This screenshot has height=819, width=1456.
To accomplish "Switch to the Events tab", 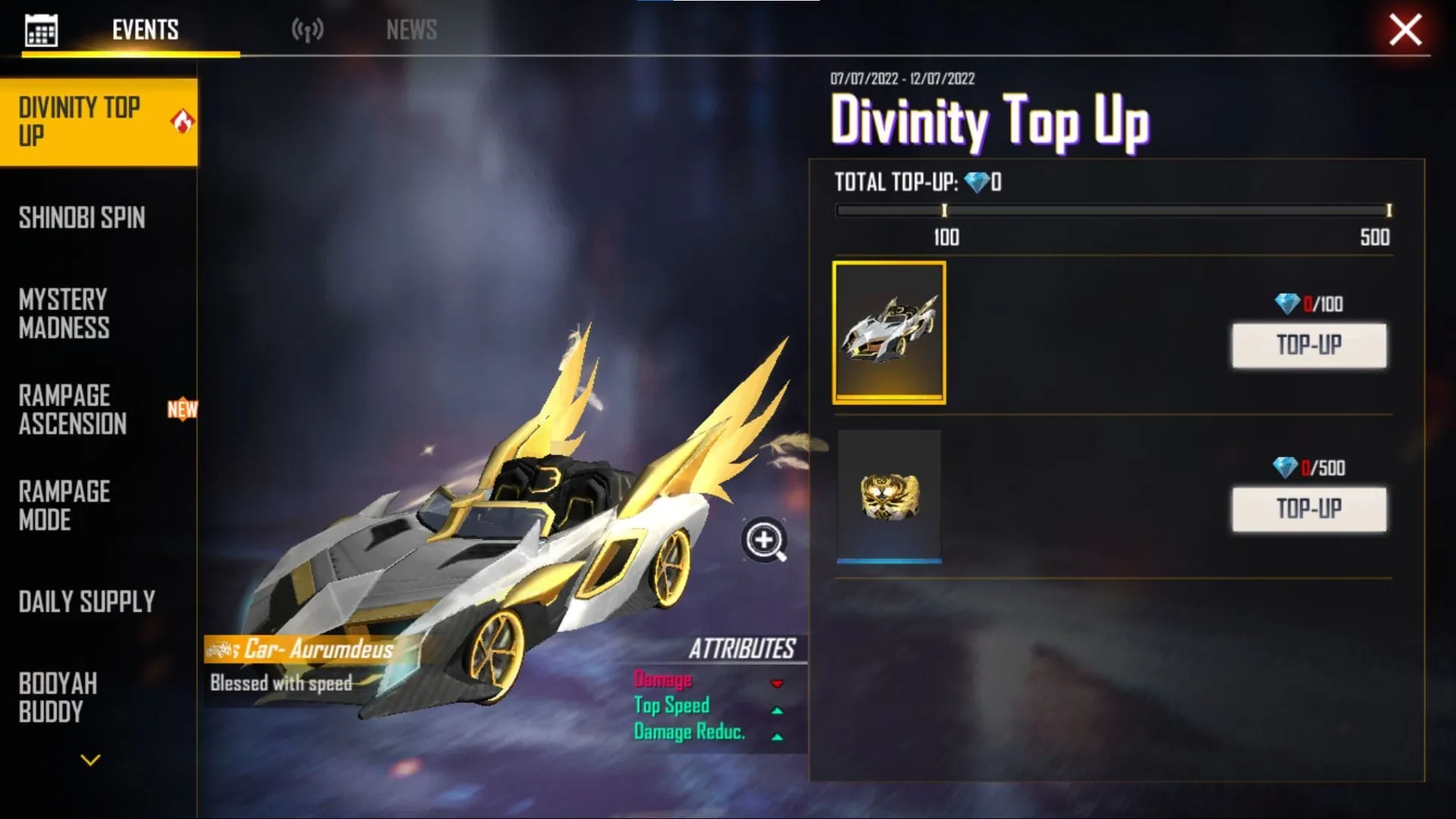I will pos(145,29).
